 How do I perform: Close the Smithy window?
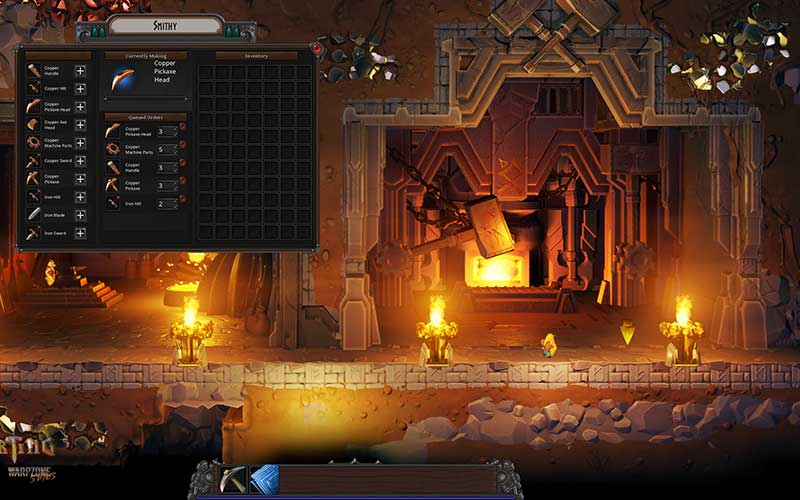(317, 48)
